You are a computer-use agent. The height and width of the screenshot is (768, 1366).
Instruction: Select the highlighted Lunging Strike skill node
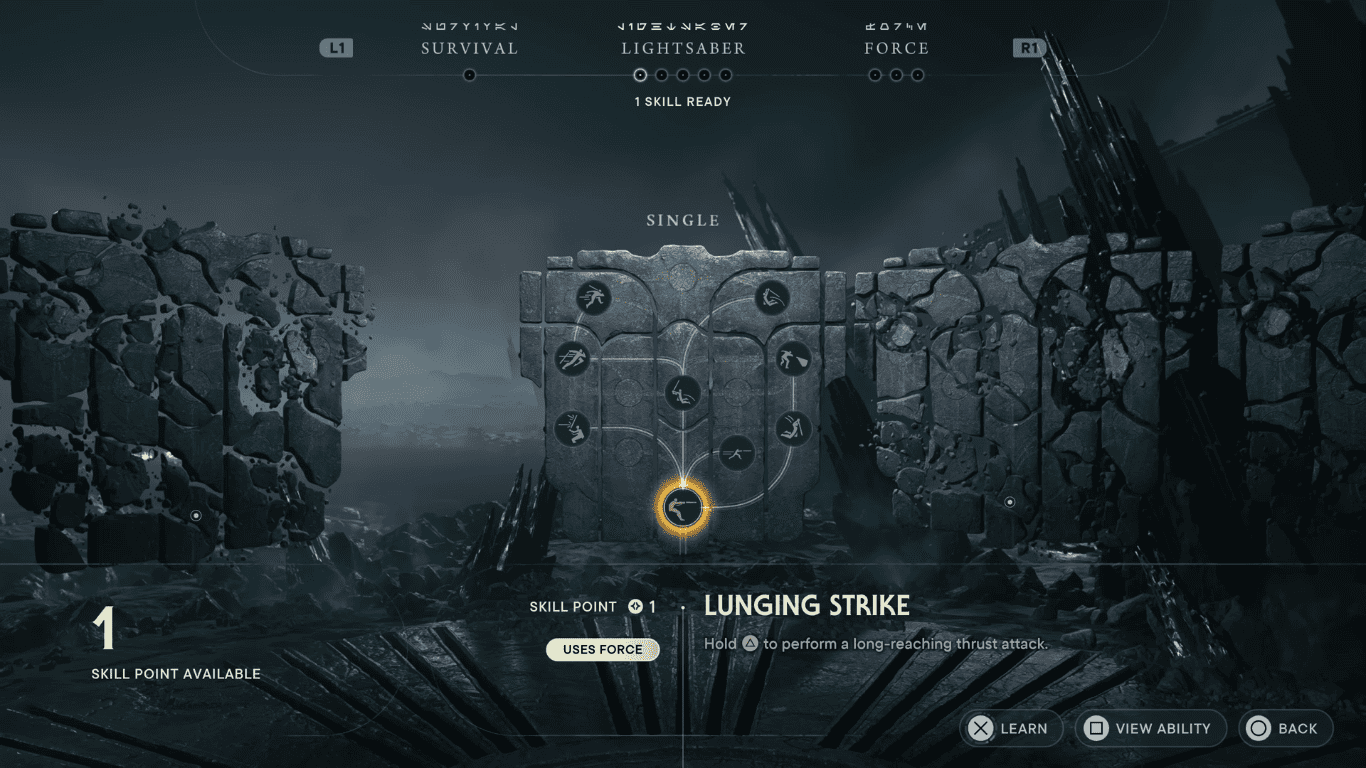click(683, 507)
